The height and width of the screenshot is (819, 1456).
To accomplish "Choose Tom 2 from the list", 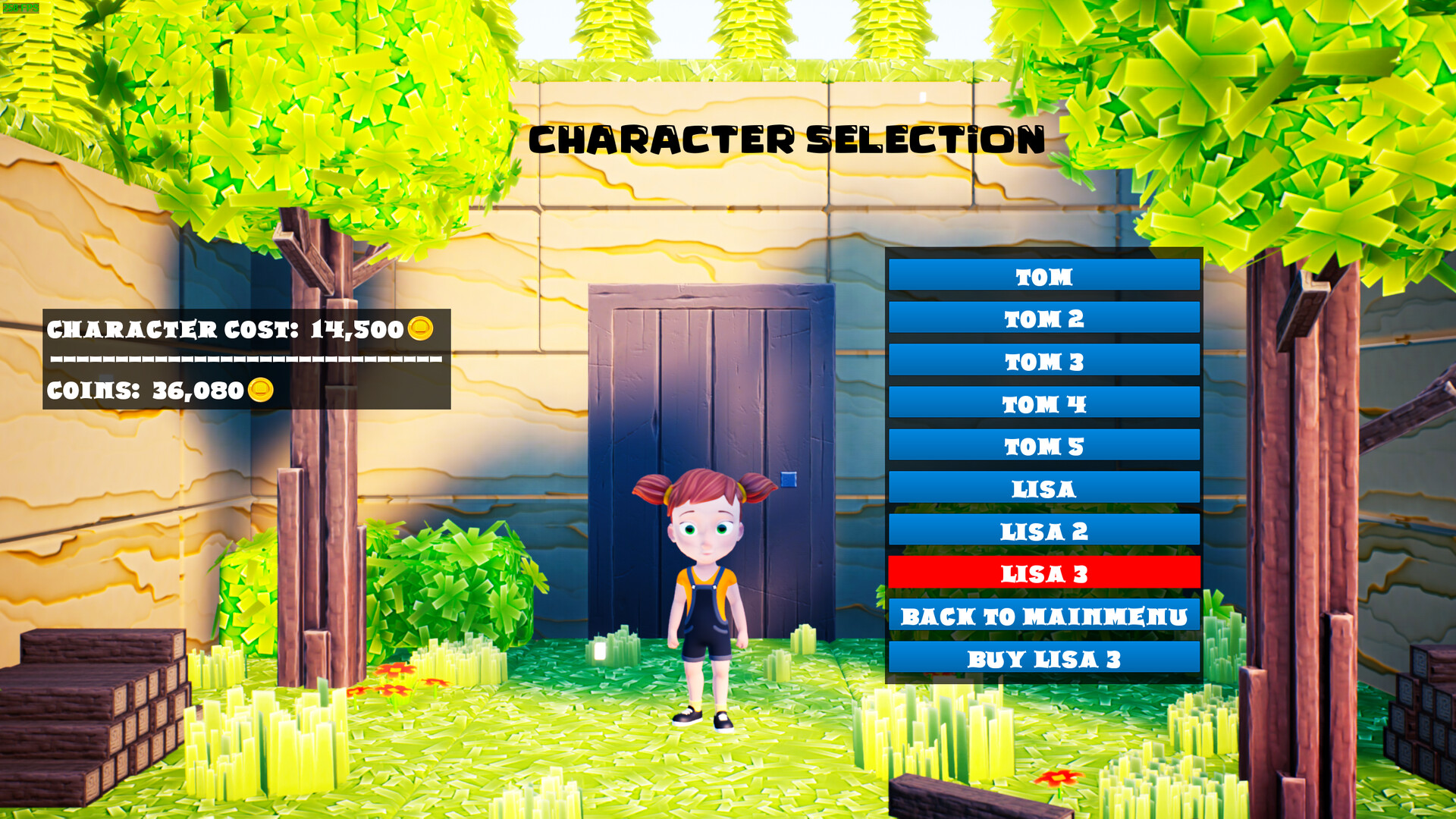I will 1043,318.
